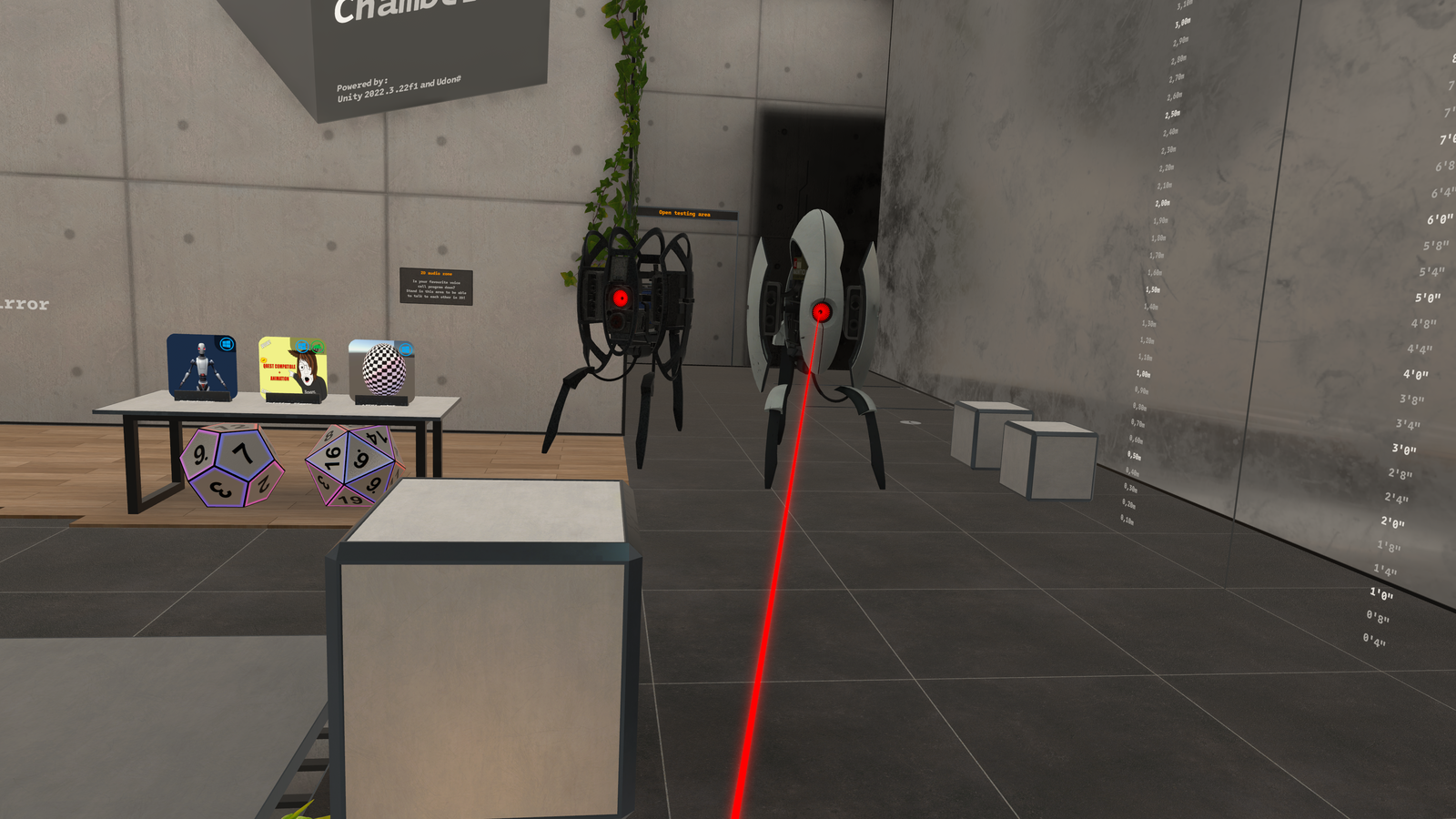Pick the checkered sphere avatar pedestal

[382, 370]
